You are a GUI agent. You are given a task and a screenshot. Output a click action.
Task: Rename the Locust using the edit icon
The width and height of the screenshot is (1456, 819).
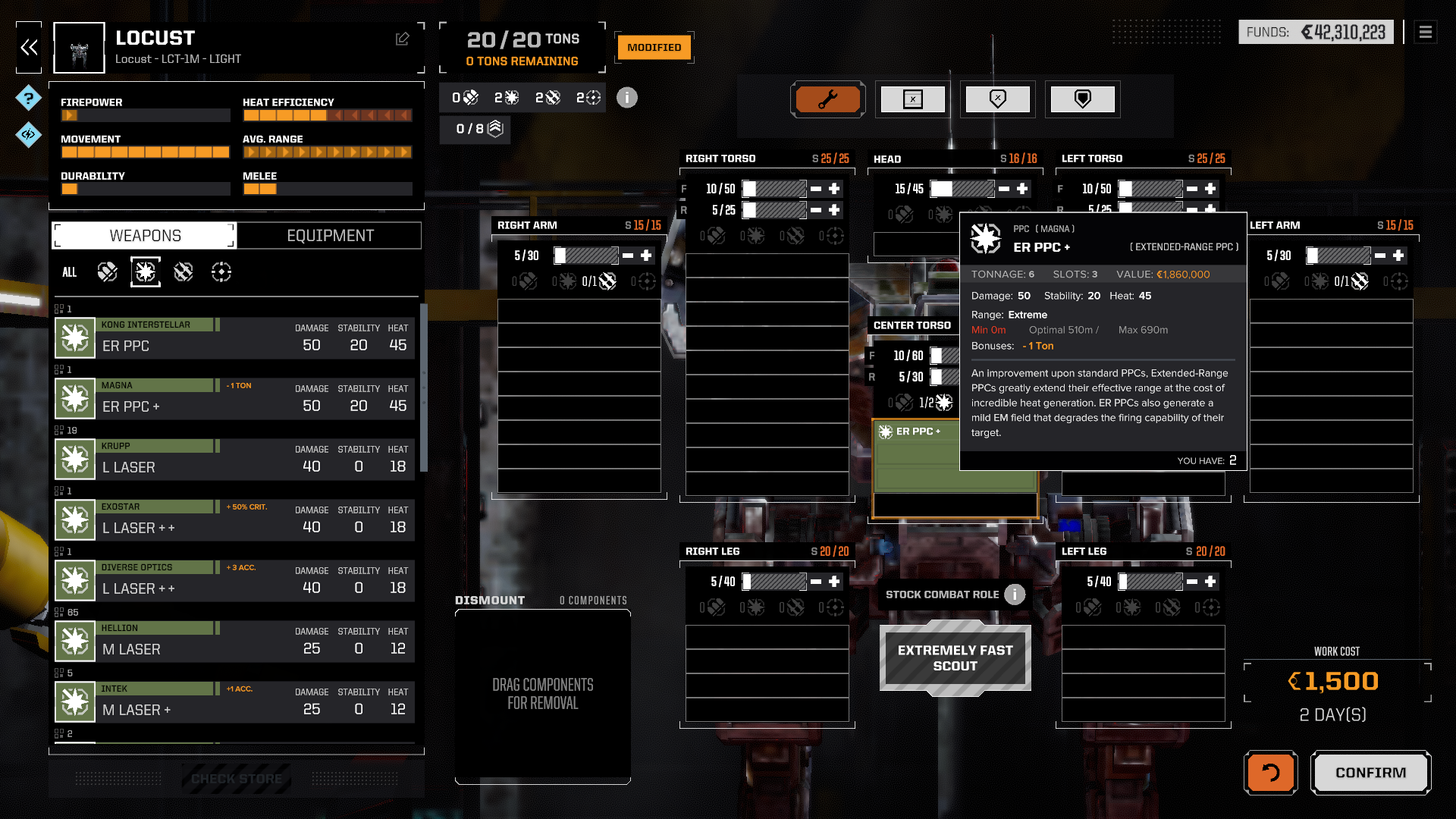(402, 39)
